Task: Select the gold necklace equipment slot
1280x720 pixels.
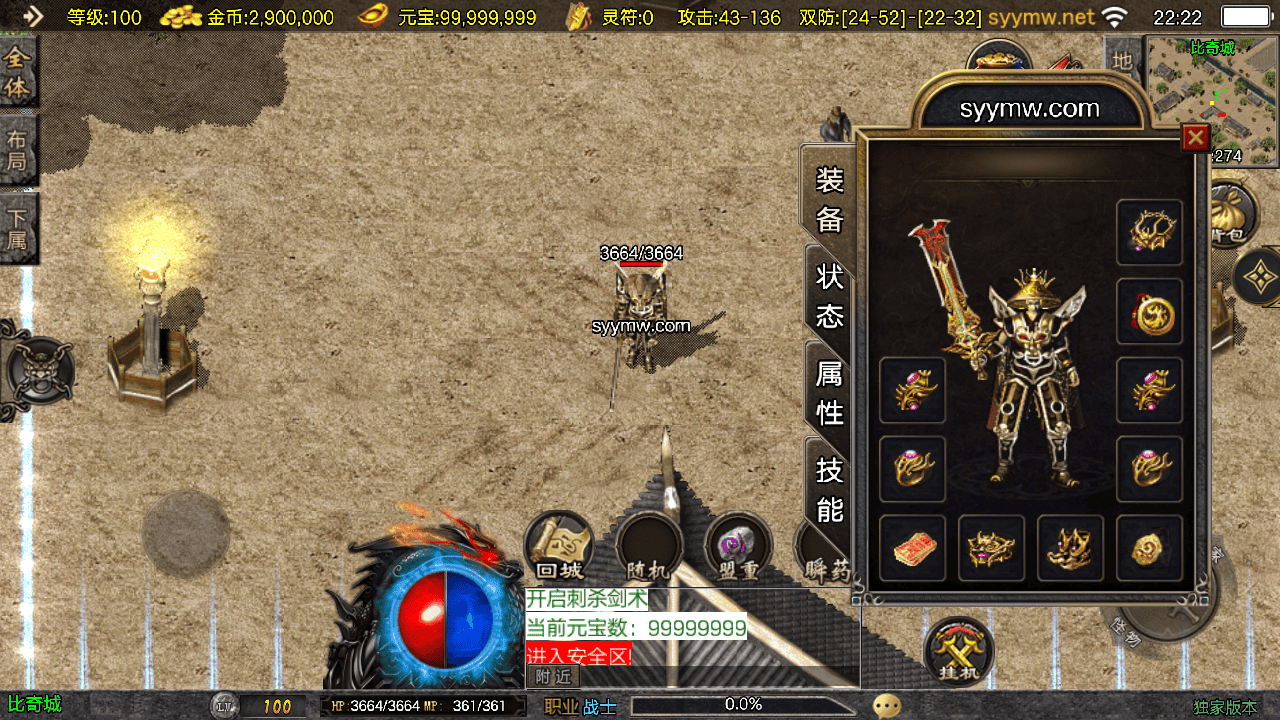Action: click(x=1149, y=233)
